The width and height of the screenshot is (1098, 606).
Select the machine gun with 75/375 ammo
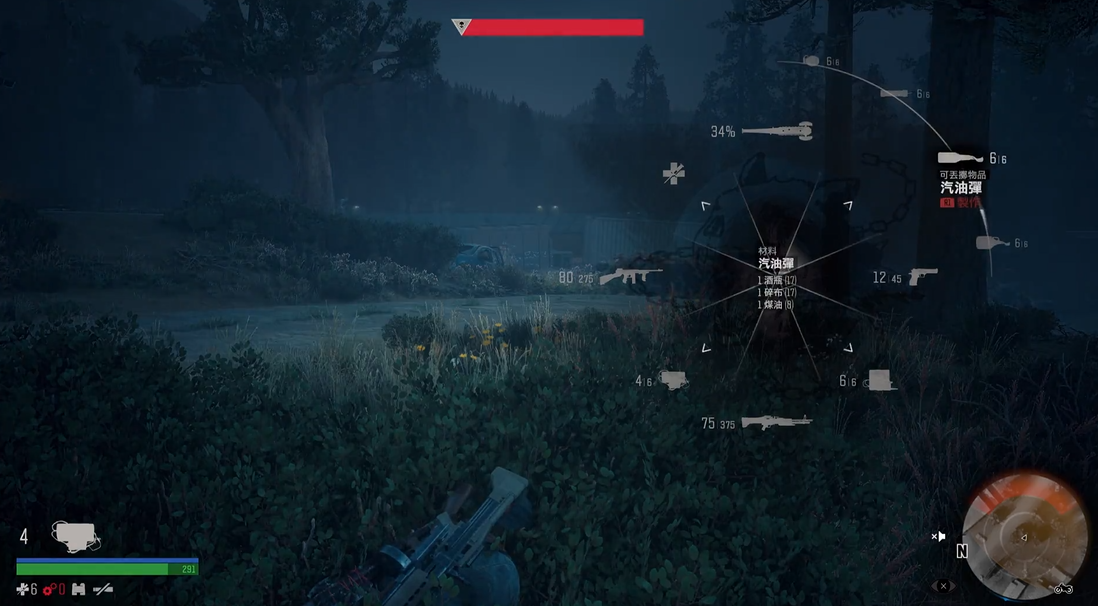point(775,423)
